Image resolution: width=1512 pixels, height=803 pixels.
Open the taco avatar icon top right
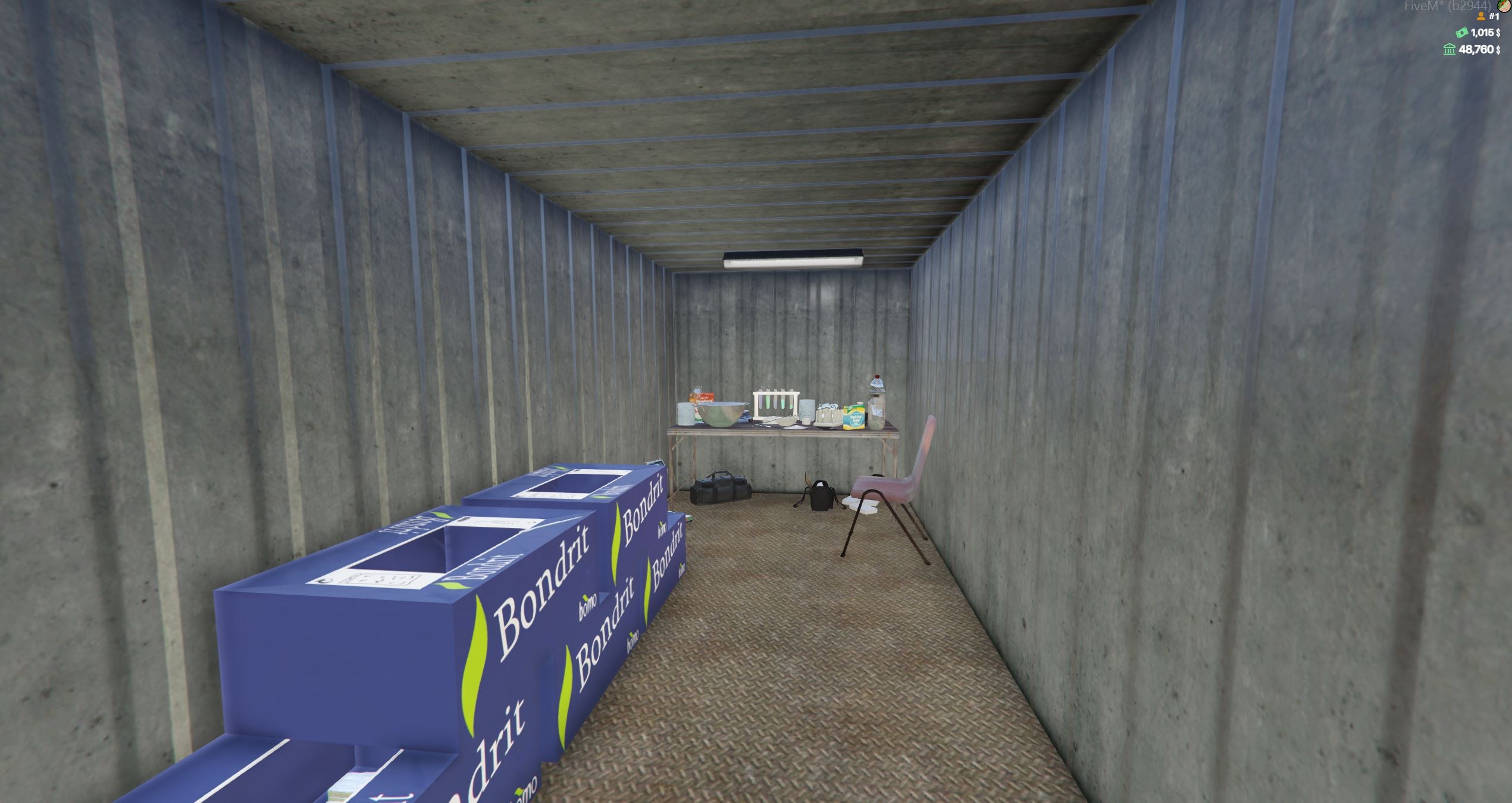coord(1504,7)
